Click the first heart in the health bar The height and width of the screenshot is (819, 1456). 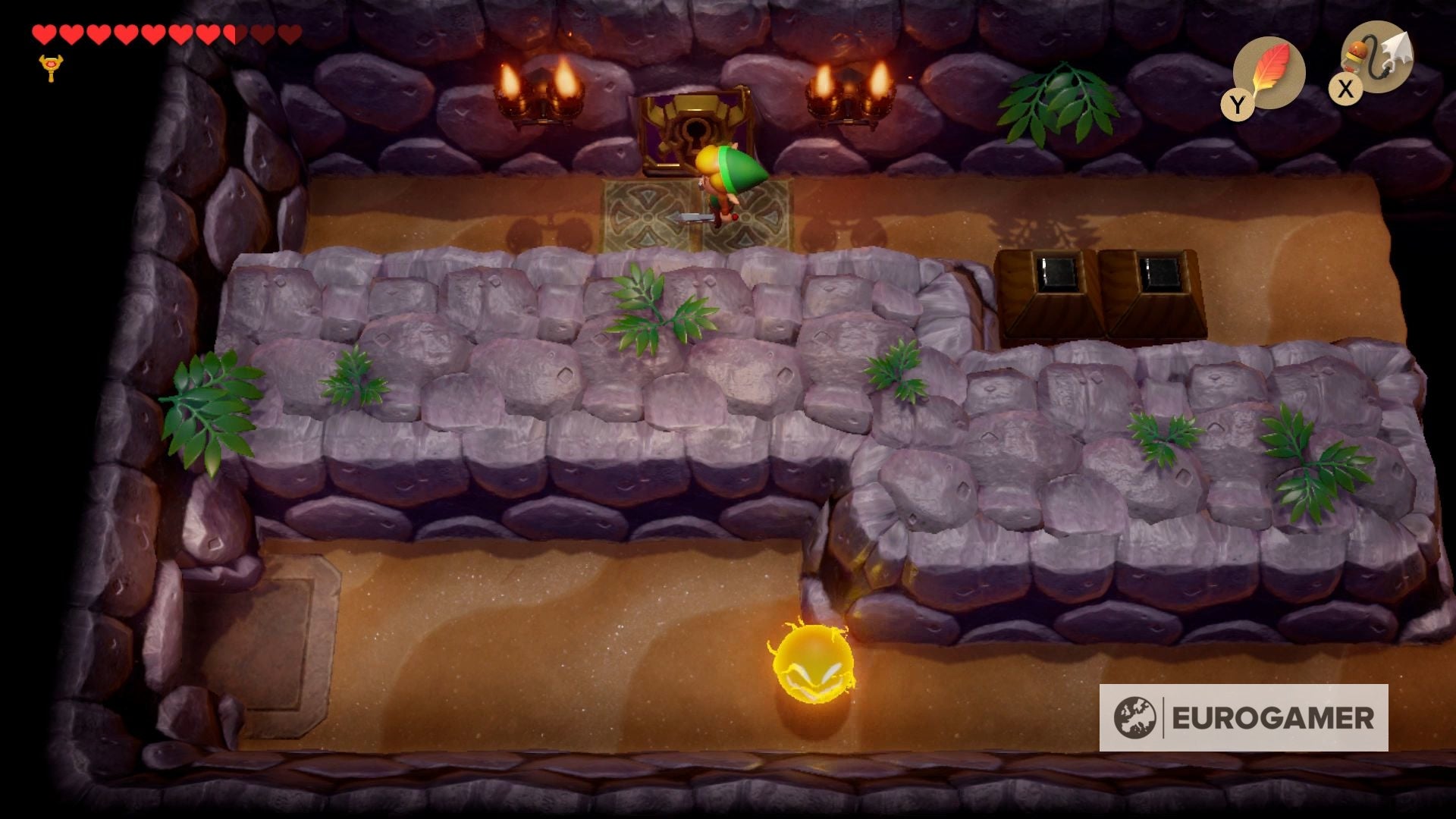tap(44, 33)
